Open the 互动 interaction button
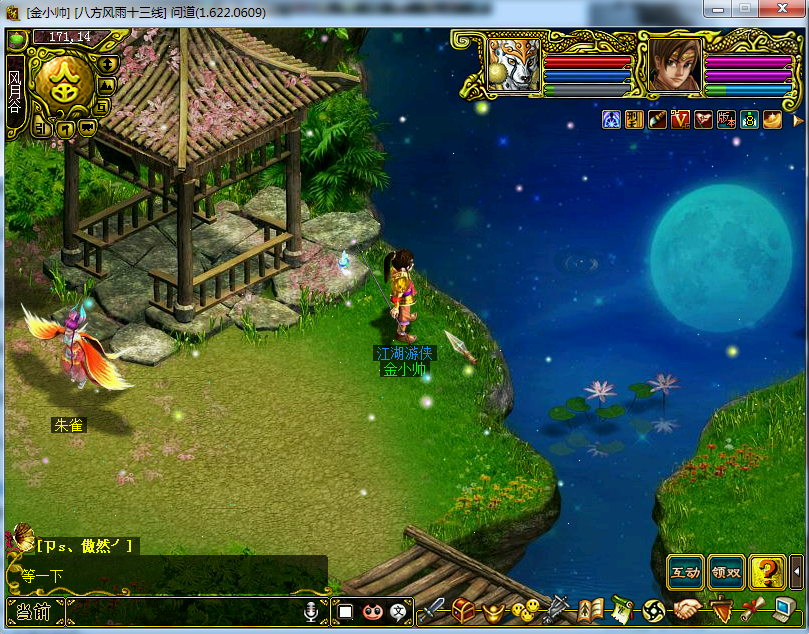 (686, 572)
